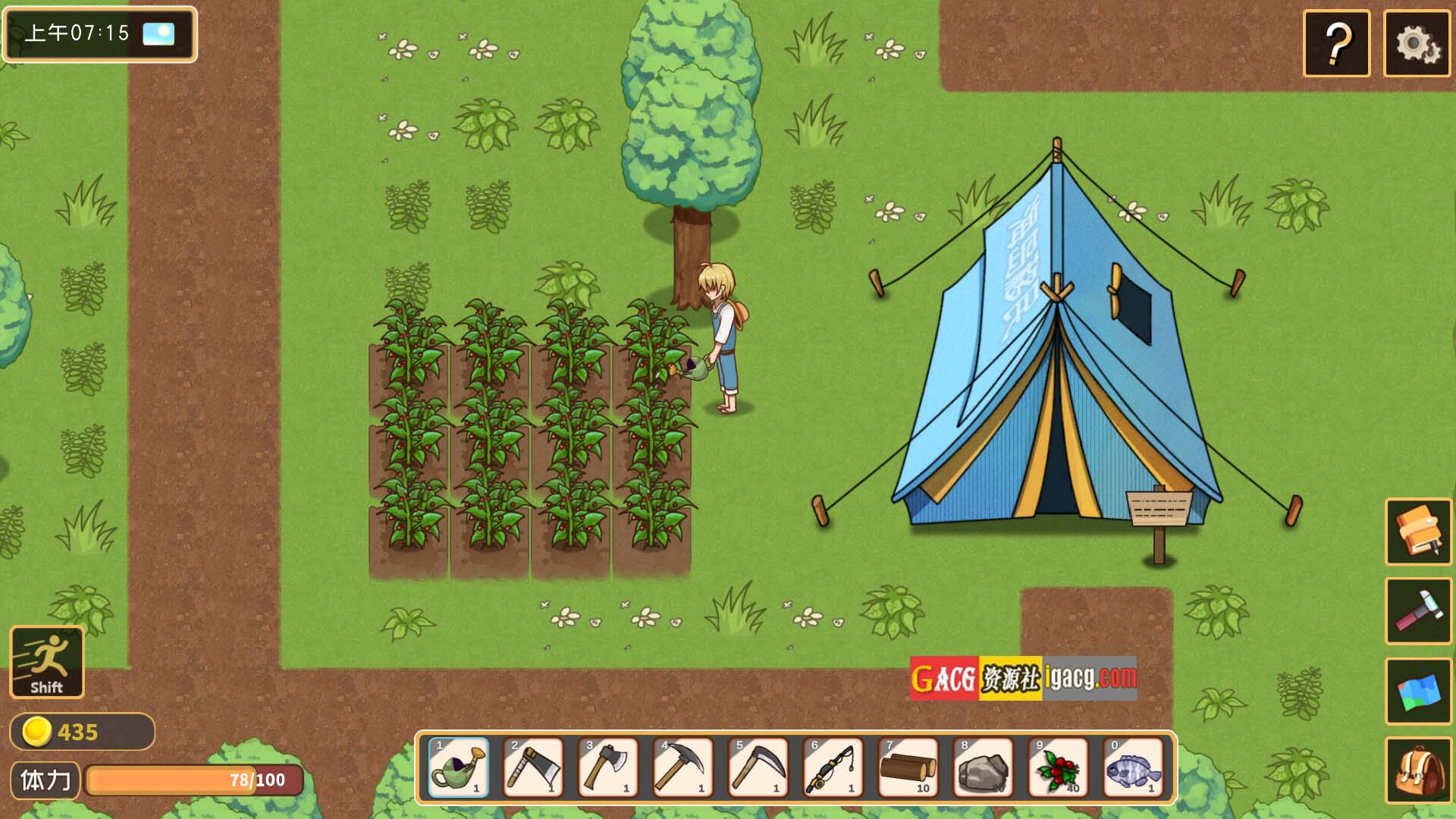Open the hammer crafting menu
Screen dimensions: 1456x819
(x=1418, y=611)
